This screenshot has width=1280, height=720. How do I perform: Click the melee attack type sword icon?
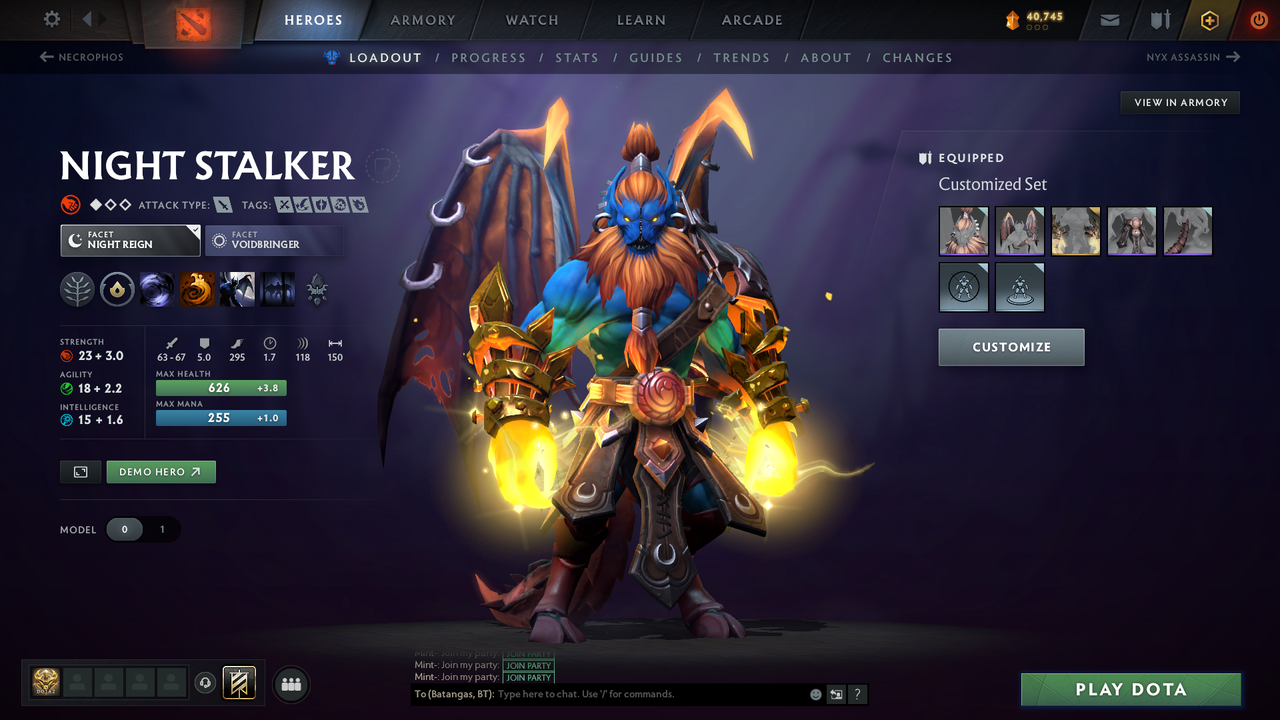tap(222, 204)
